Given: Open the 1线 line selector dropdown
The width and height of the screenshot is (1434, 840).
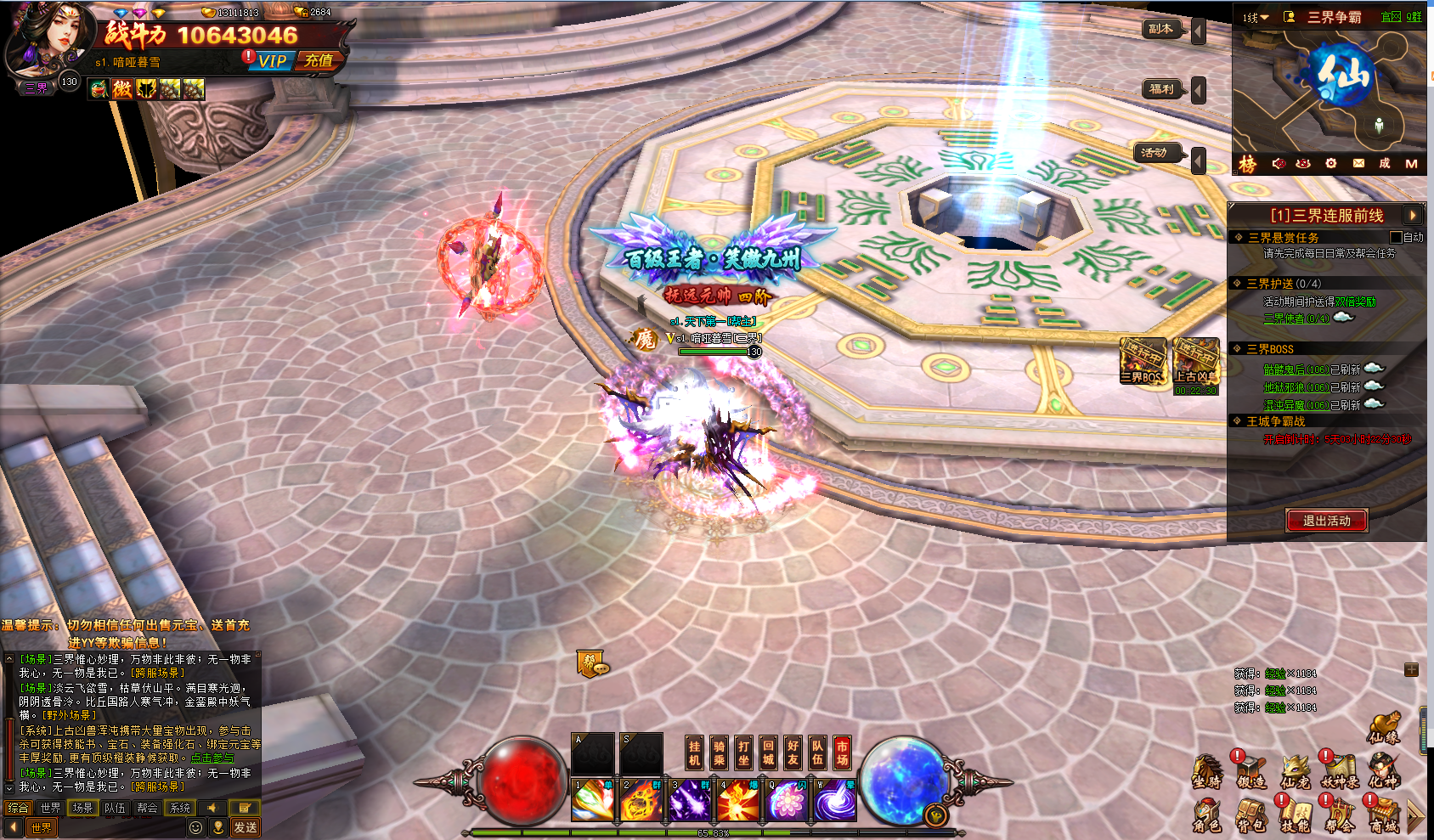Looking at the screenshot, I should (1255, 17).
